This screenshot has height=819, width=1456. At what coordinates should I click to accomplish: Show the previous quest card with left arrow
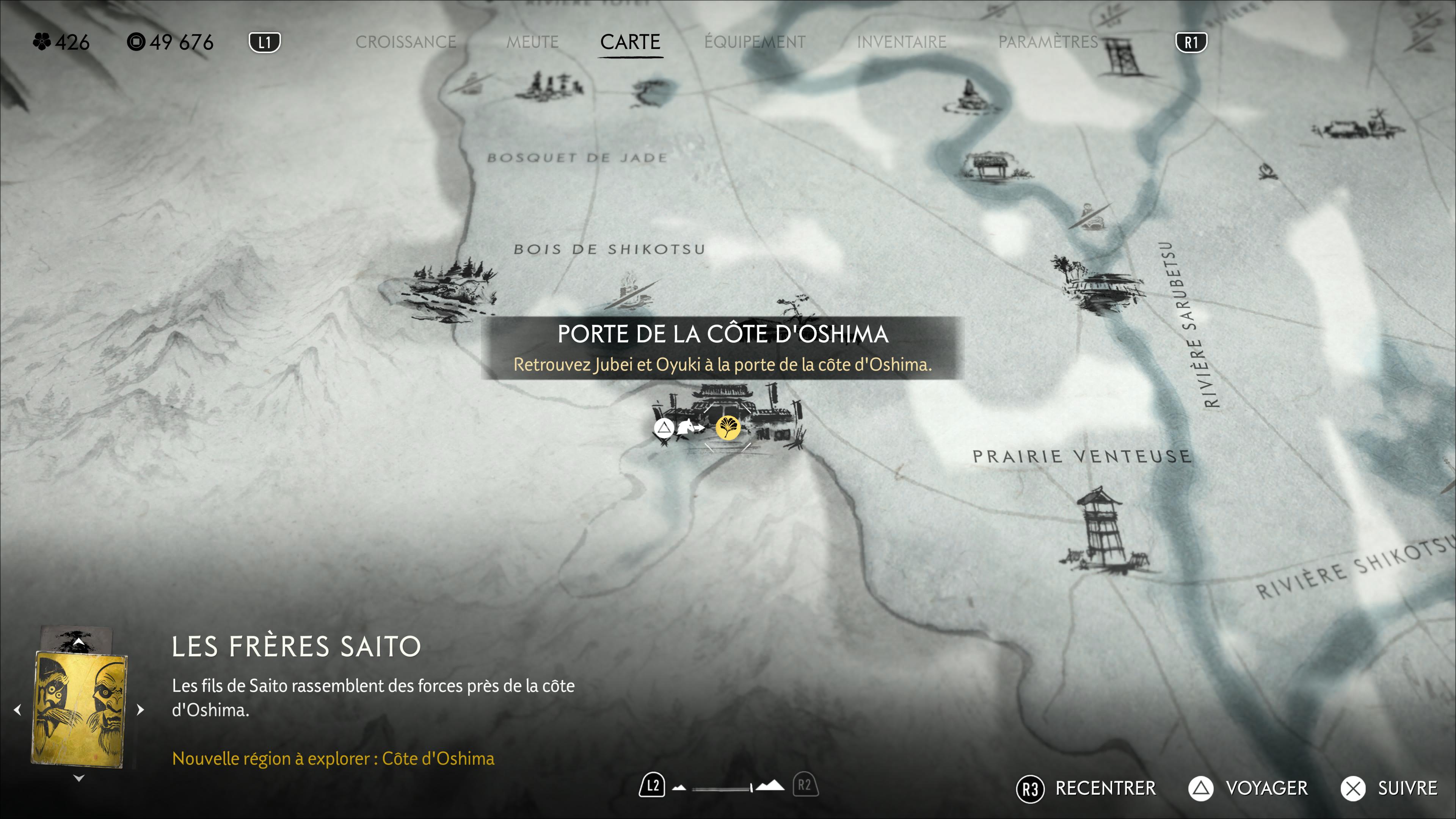[x=17, y=709]
